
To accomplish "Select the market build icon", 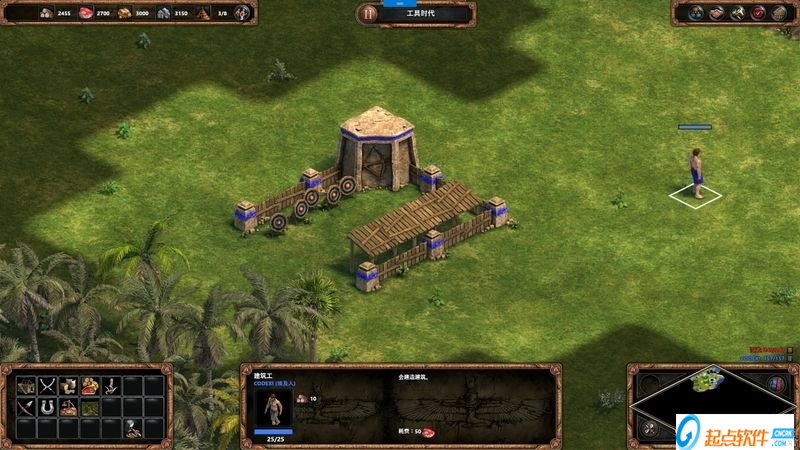I will (68, 407).
